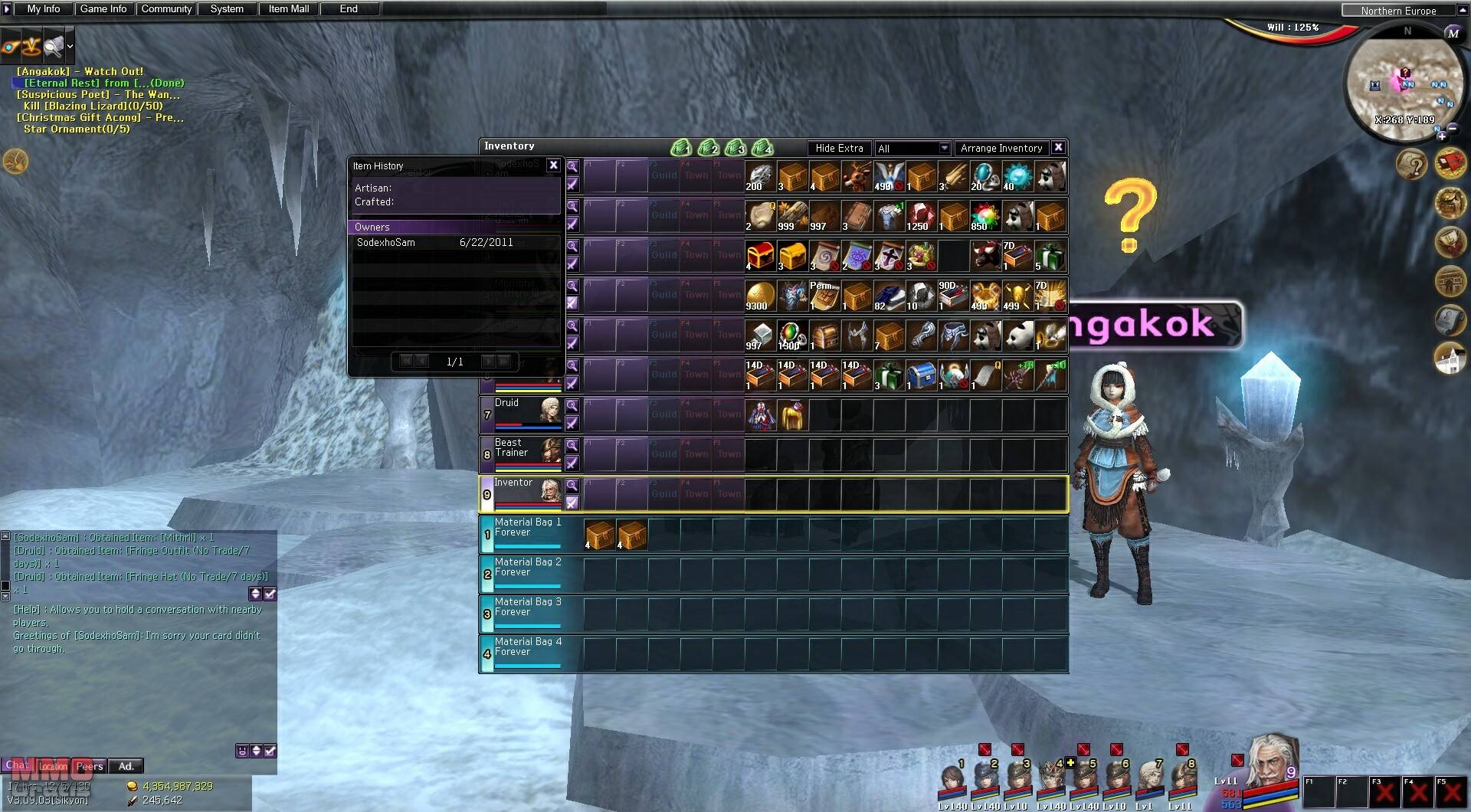Open the My Info menu
This screenshot has height=812, width=1471.
tap(43, 9)
